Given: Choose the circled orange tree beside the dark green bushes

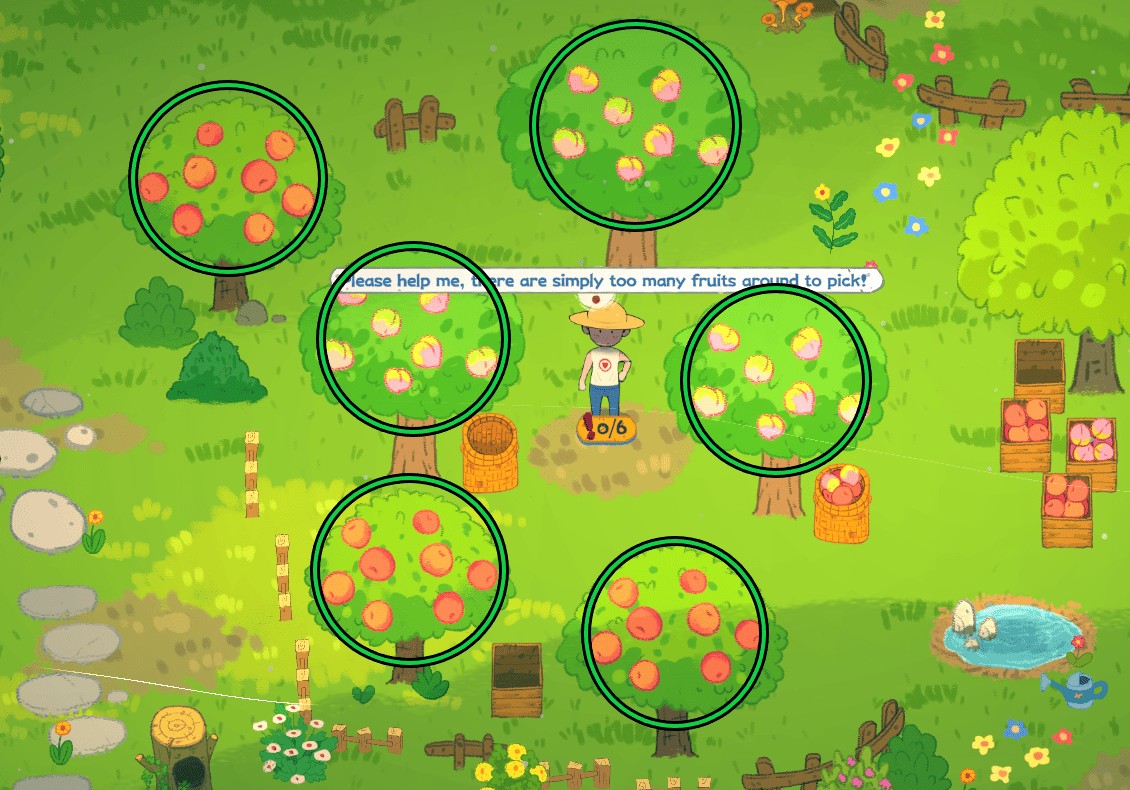Looking at the screenshot, I should click(x=228, y=177).
